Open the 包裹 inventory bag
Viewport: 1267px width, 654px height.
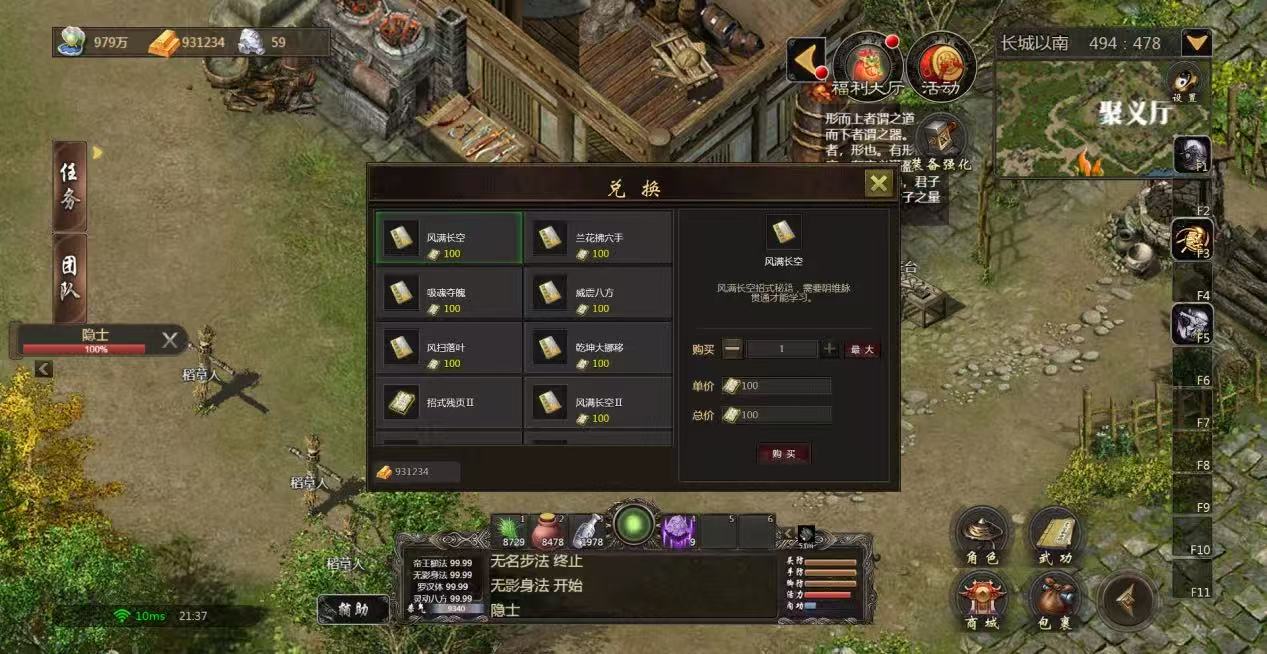(1054, 599)
